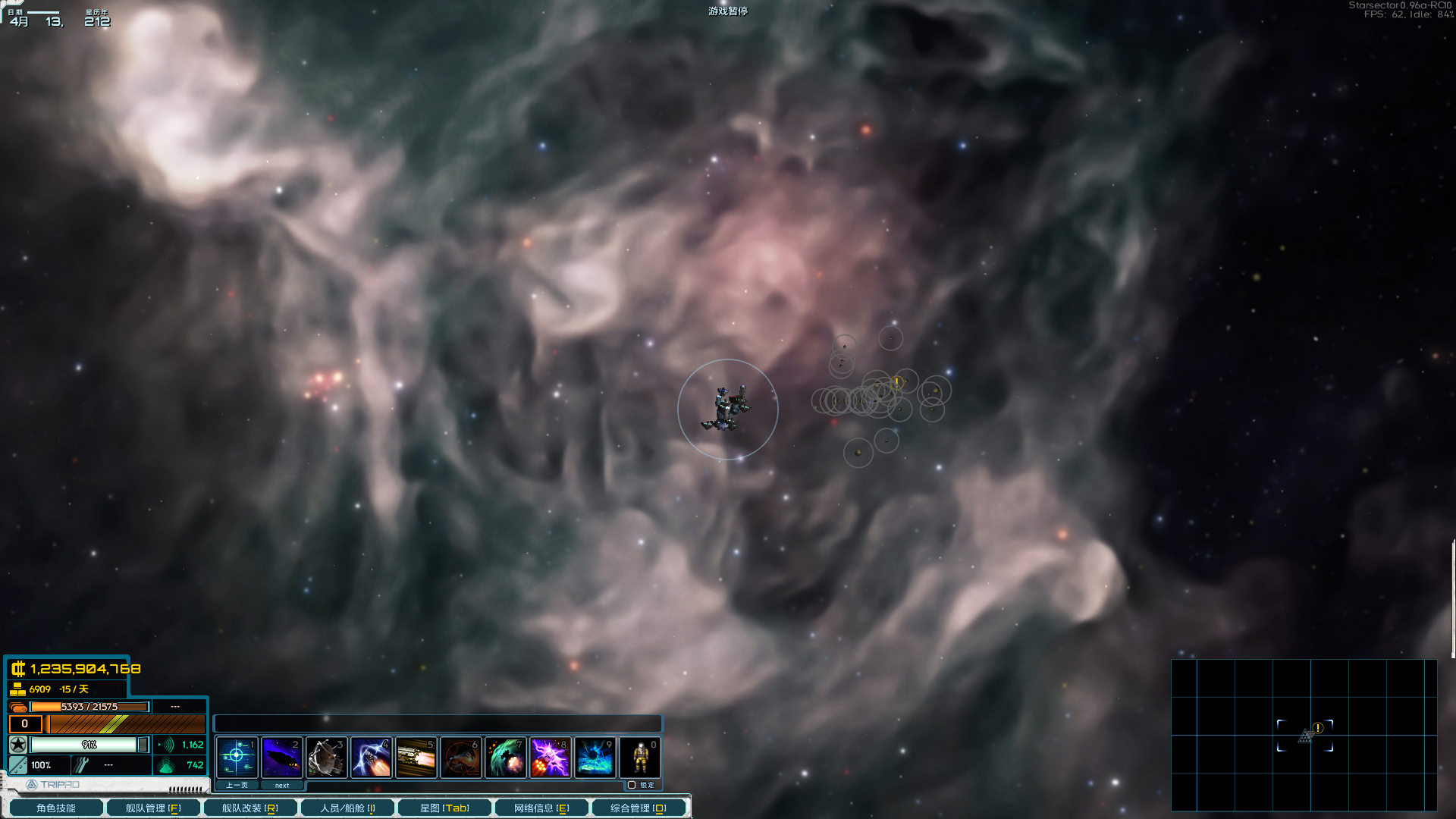Image resolution: width=1456 pixels, height=819 pixels.
Task: Click the yellow credits currency icon
Action: point(18,670)
